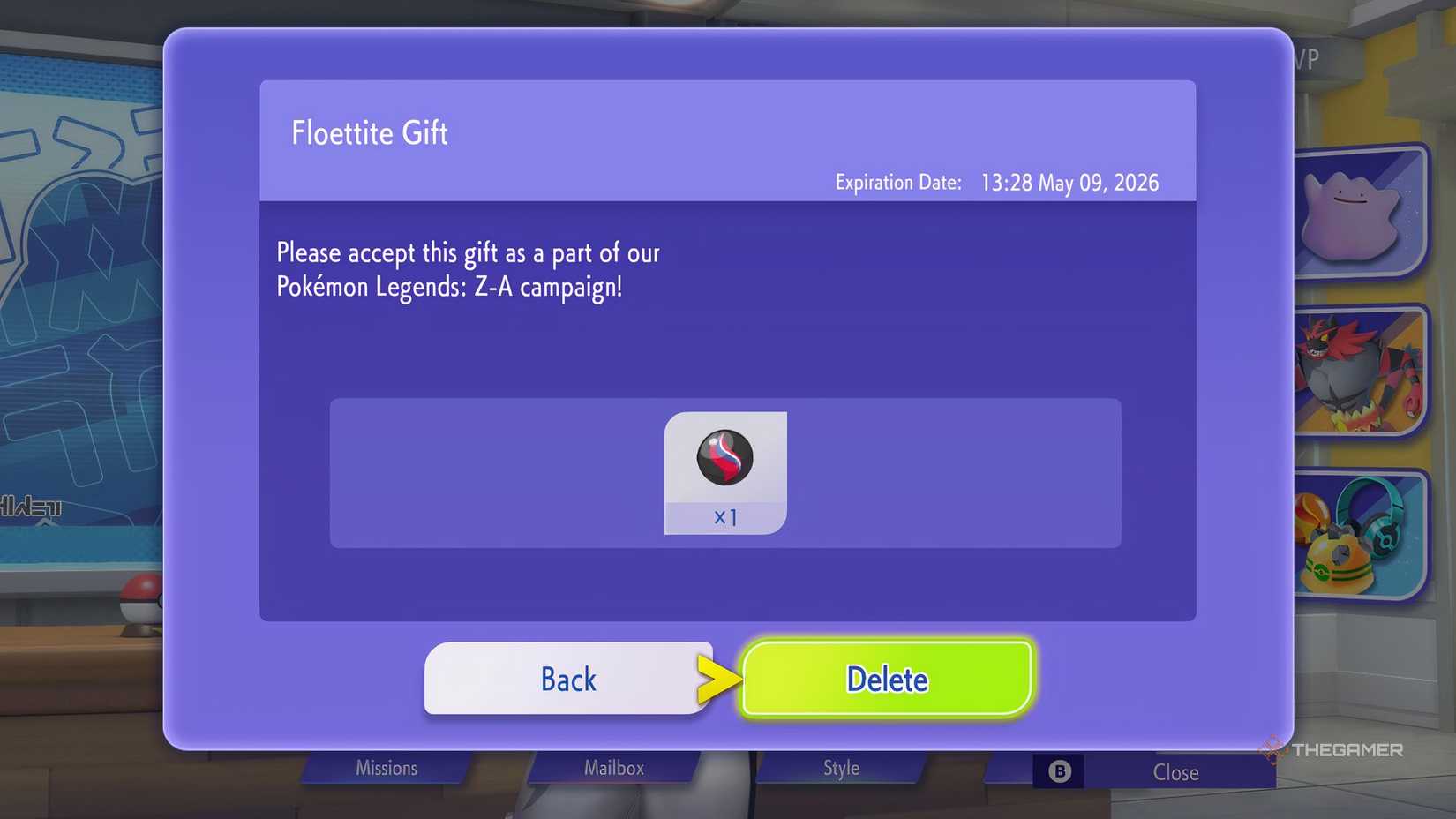Click the x1 quantity label under the item
The image size is (1456, 819).
click(726, 518)
